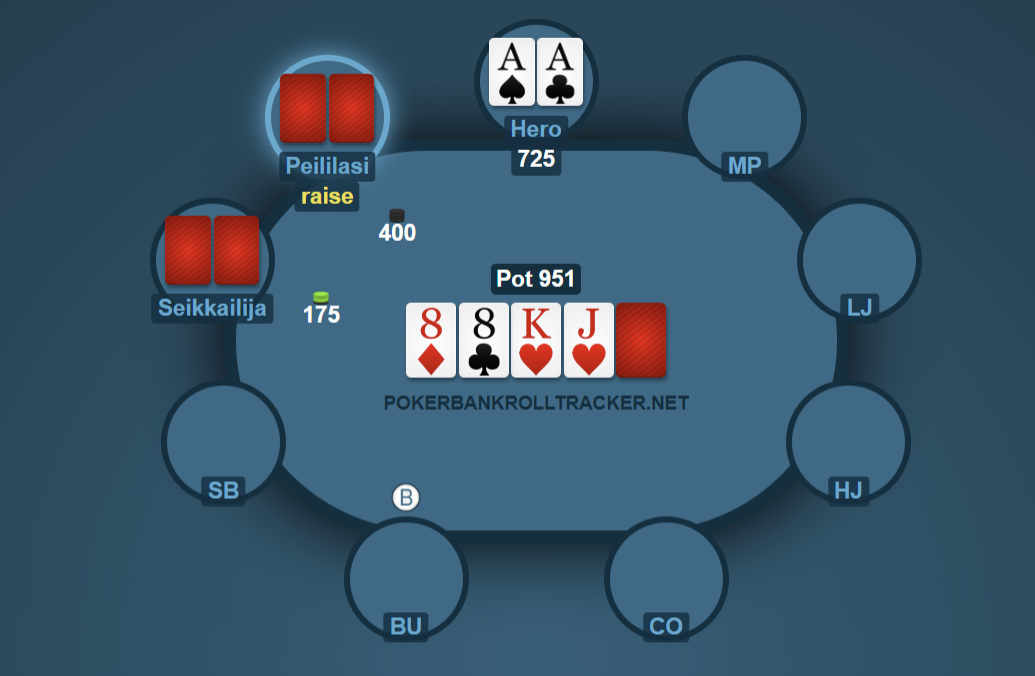Open the POKERBANKROLLTRACKER.NET watermark link
Viewport: 1035px width, 676px height.
click(x=536, y=402)
